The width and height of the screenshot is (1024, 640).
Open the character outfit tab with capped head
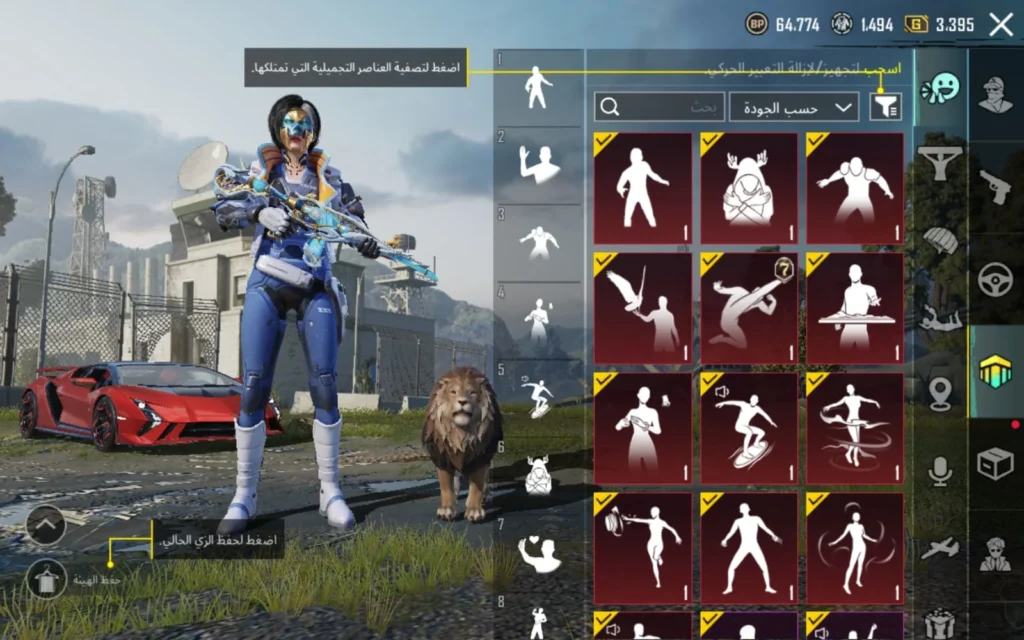995,95
